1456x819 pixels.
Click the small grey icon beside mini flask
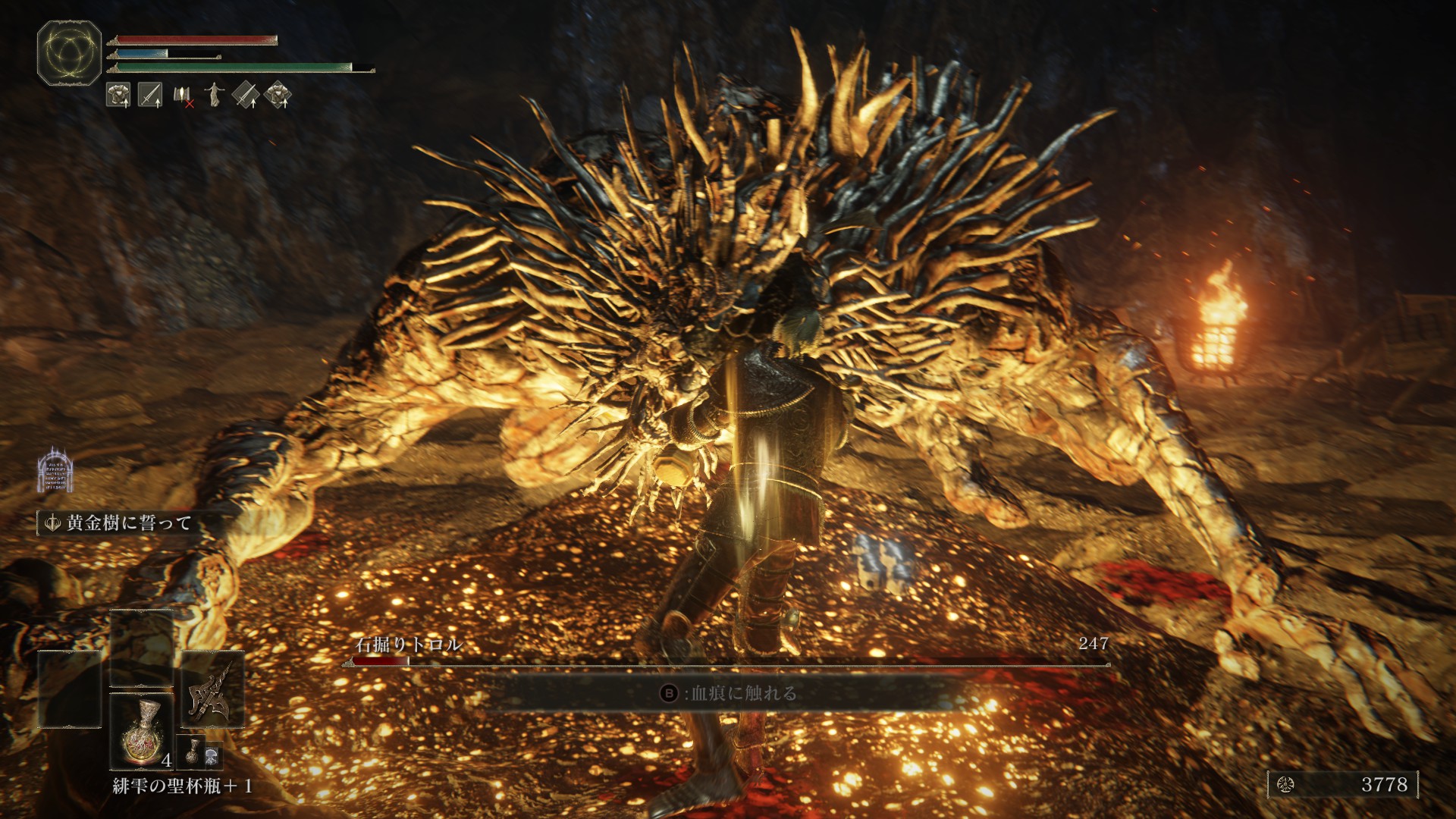(212, 754)
